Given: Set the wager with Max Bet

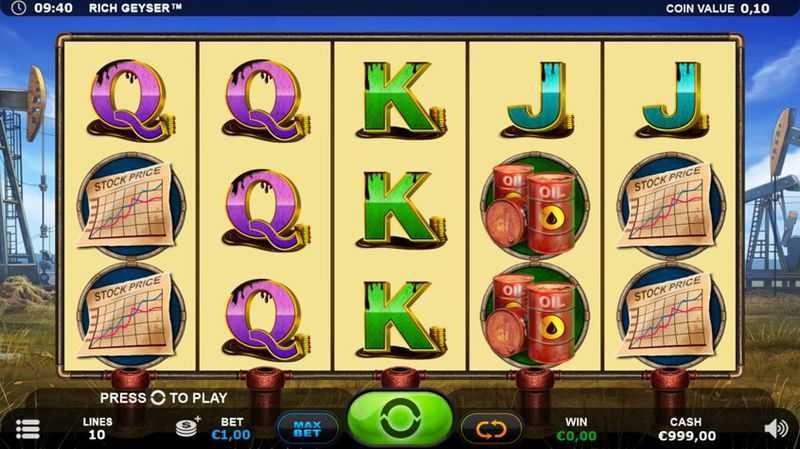Looking at the screenshot, I should pos(305,428).
